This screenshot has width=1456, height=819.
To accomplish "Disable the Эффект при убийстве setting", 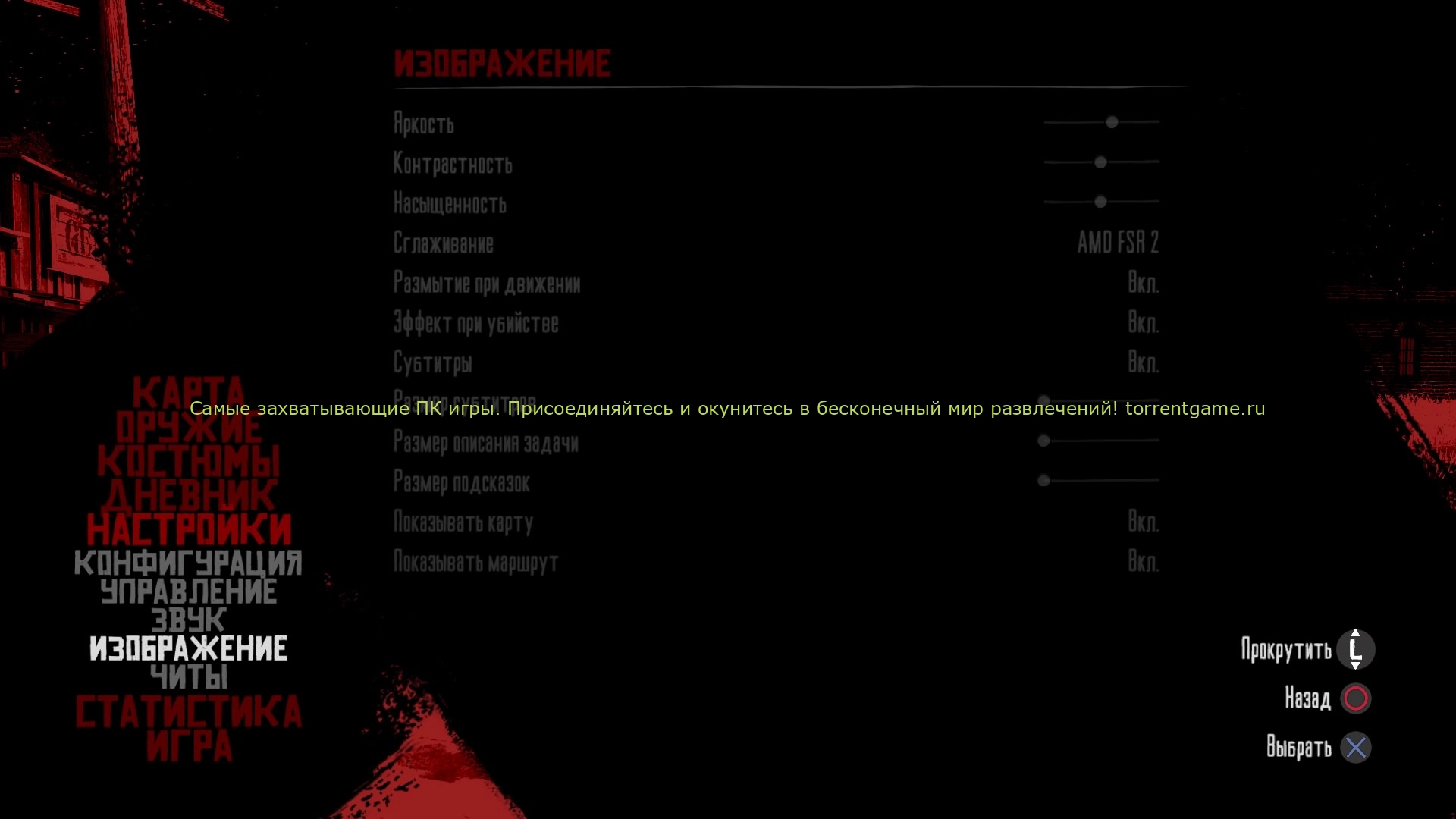I will click(1144, 323).
